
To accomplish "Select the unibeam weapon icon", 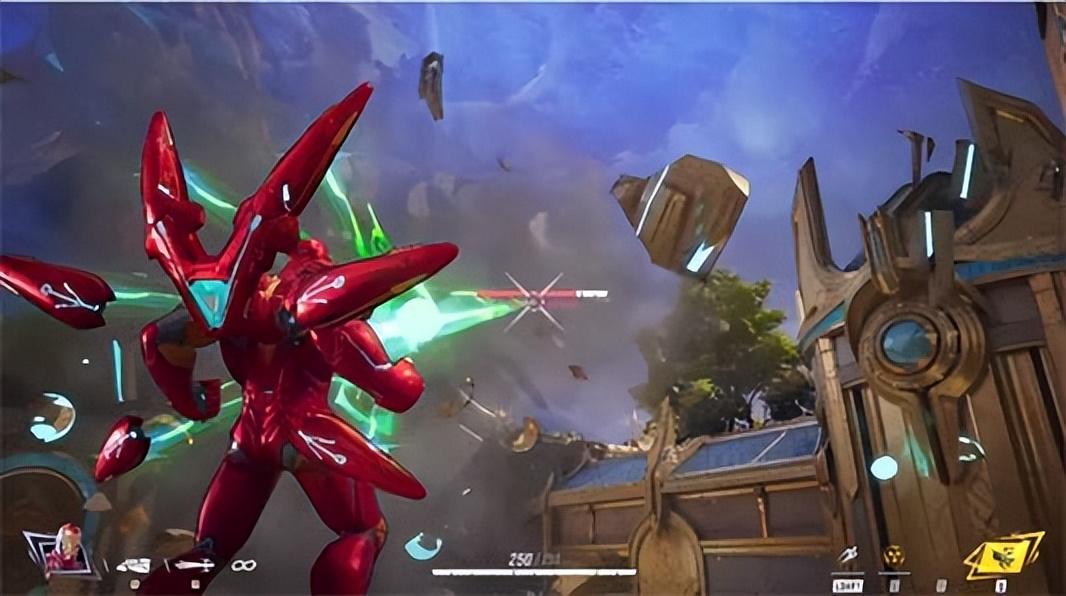I will tap(193, 565).
